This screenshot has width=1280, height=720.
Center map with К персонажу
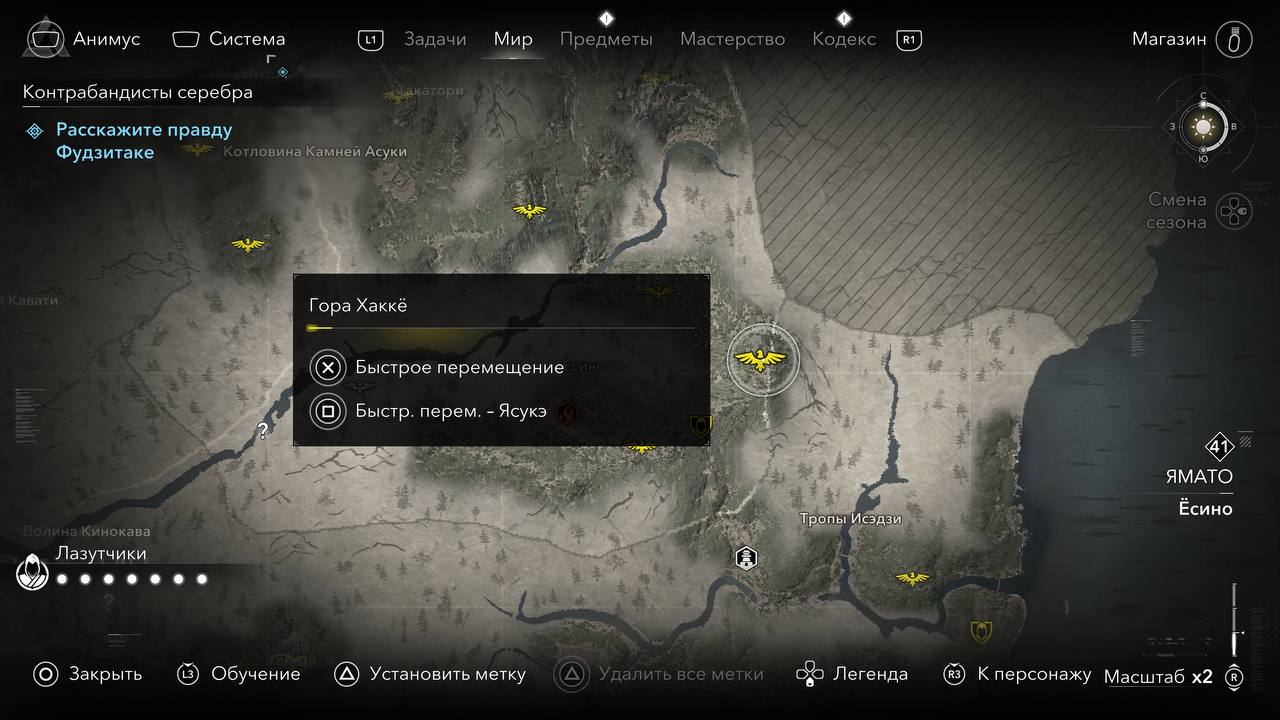point(1017,674)
